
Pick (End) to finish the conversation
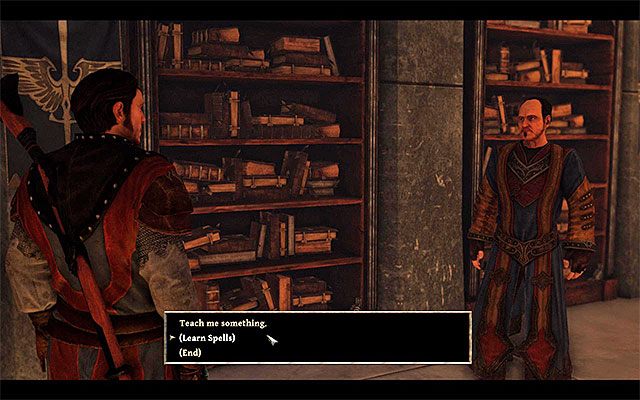click(x=192, y=352)
